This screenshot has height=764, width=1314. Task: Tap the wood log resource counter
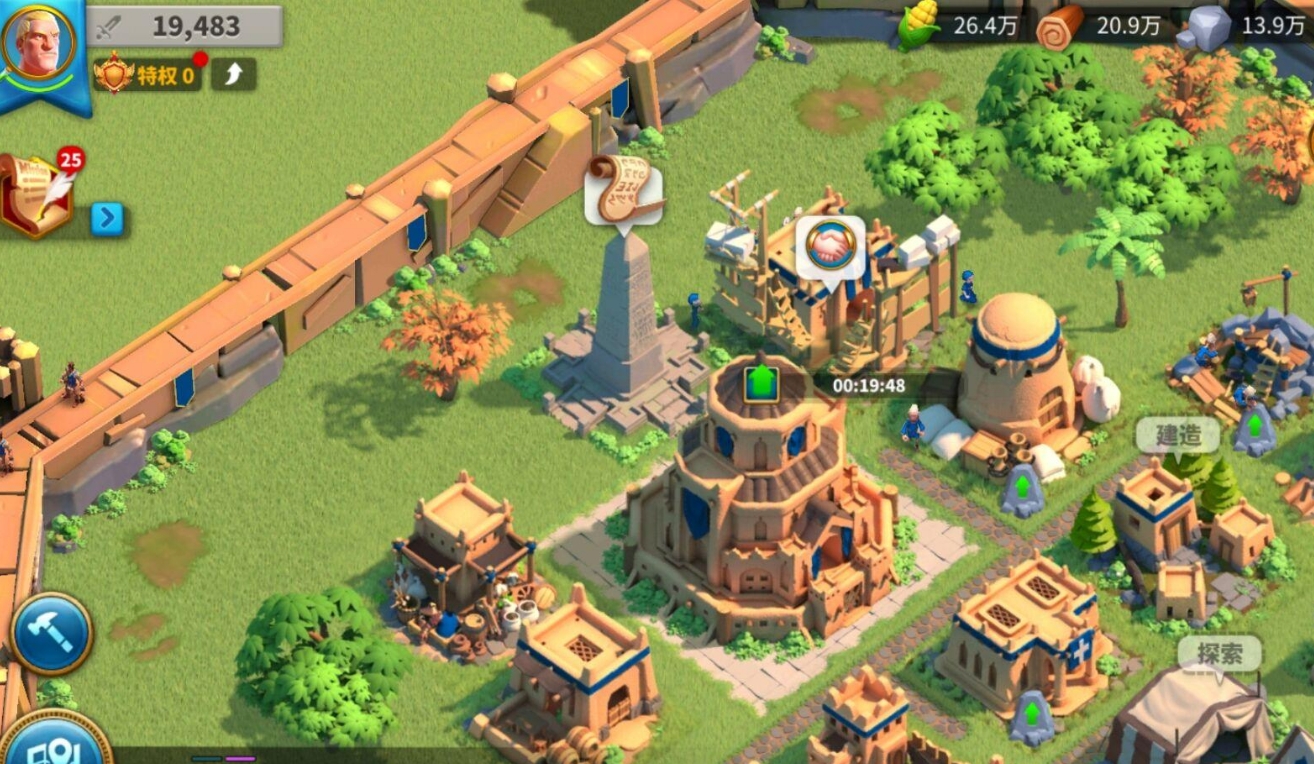tap(1100, 27)
